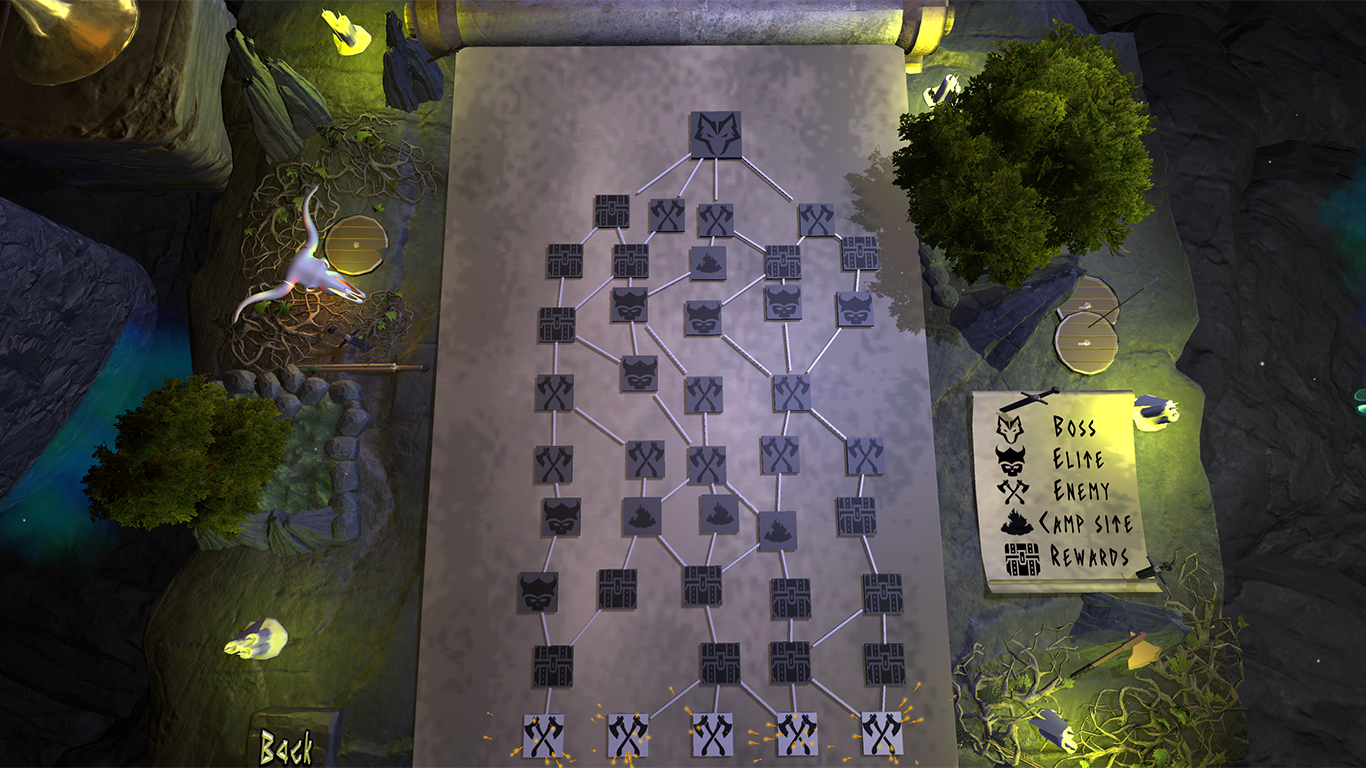This screenshot has height=768, width=1366.
Task: Select the leftmost starting Enemy node at the bottom
Action: [x=545, y=735]
